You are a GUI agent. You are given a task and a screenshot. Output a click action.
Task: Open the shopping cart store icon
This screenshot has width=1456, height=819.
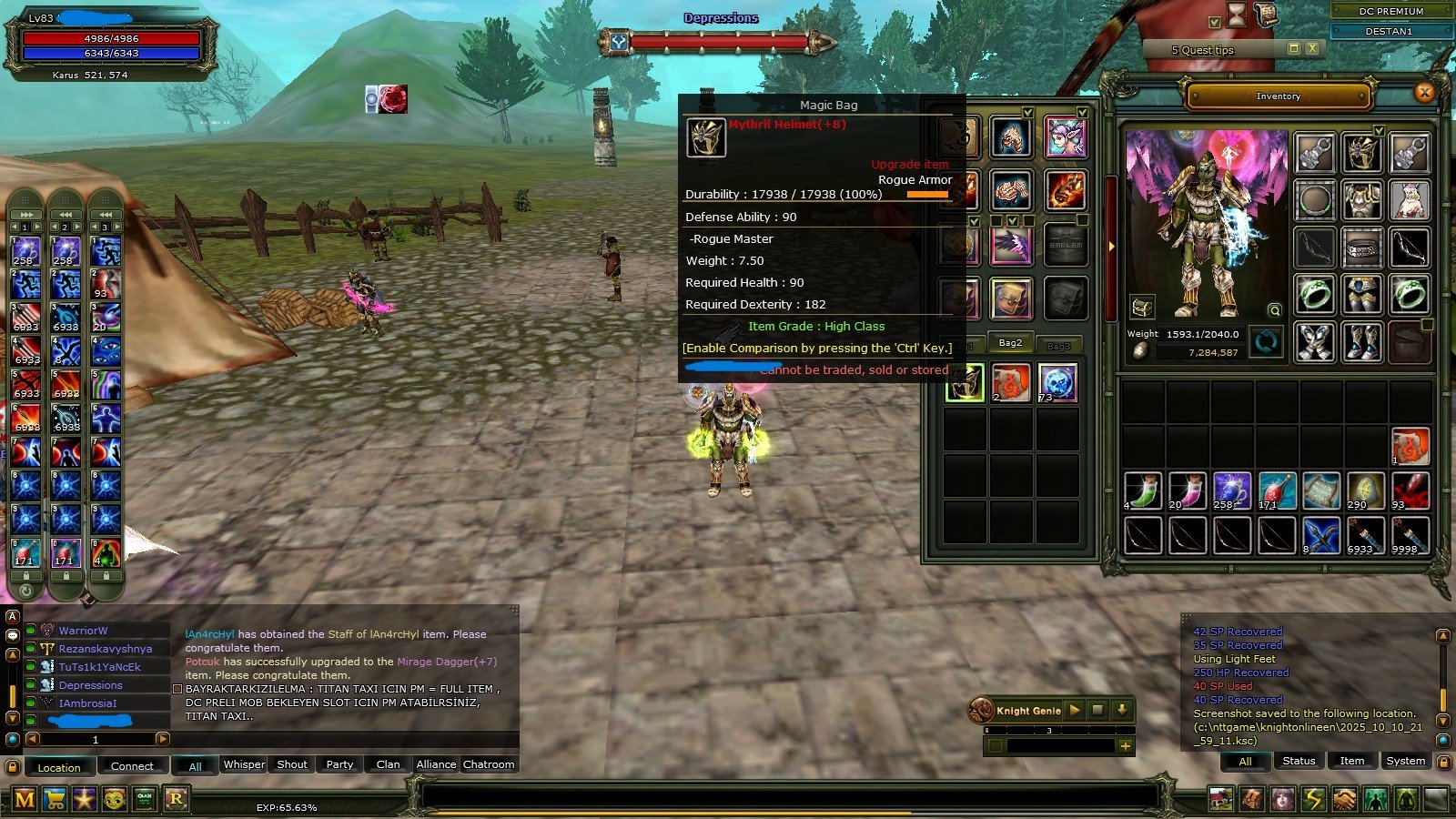click(x=55, y=800)
